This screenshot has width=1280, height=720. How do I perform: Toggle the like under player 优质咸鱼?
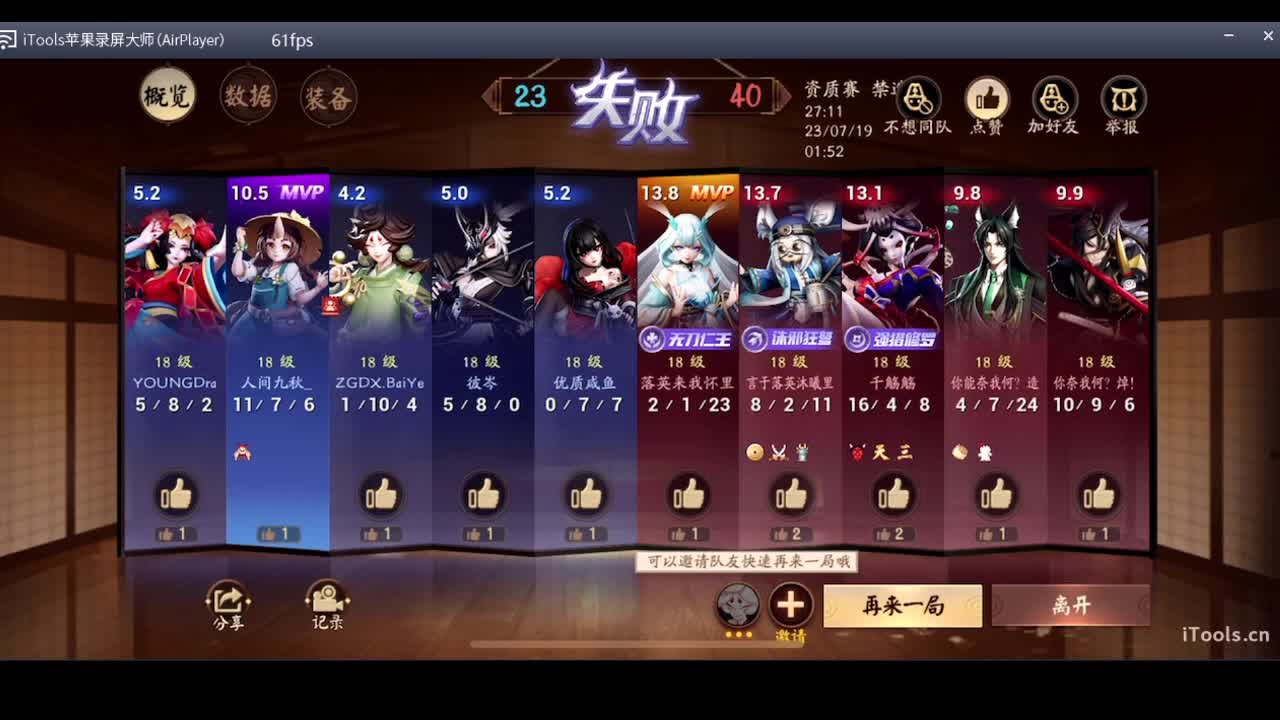[585, 493]
